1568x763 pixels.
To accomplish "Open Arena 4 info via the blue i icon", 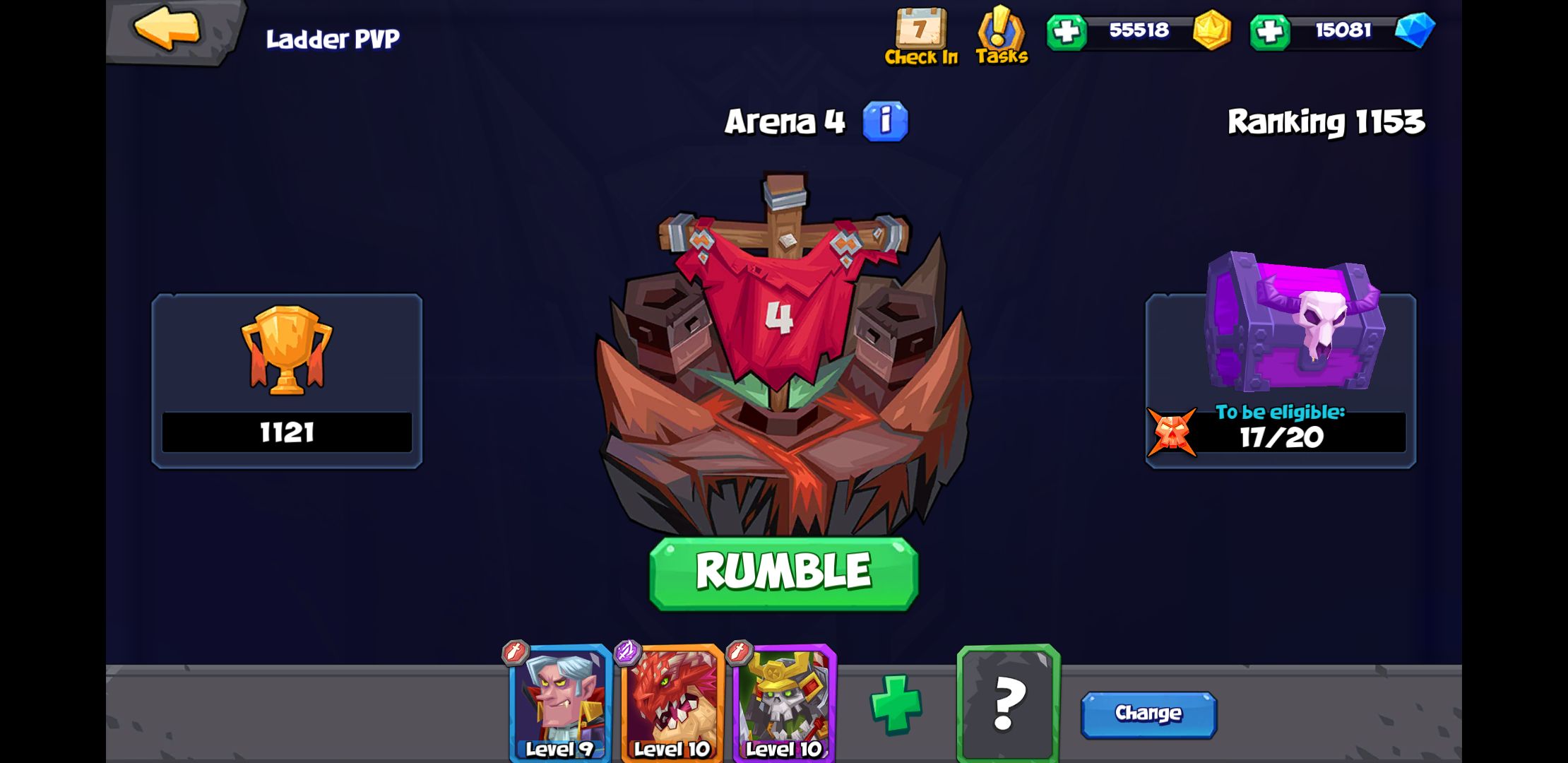I will pos(885,122).
